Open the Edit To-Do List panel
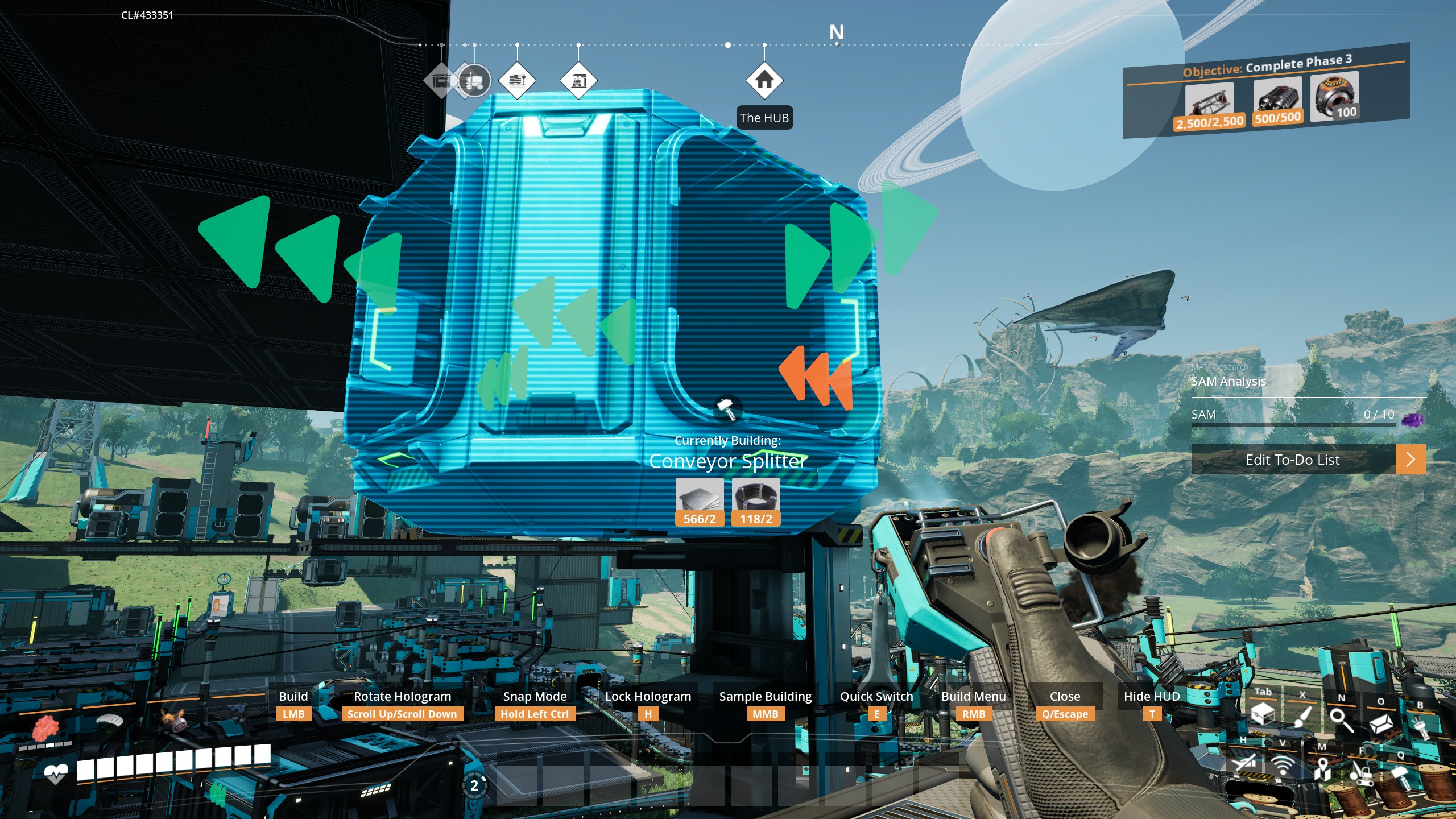1456x819 pixels. (1292, 460)
